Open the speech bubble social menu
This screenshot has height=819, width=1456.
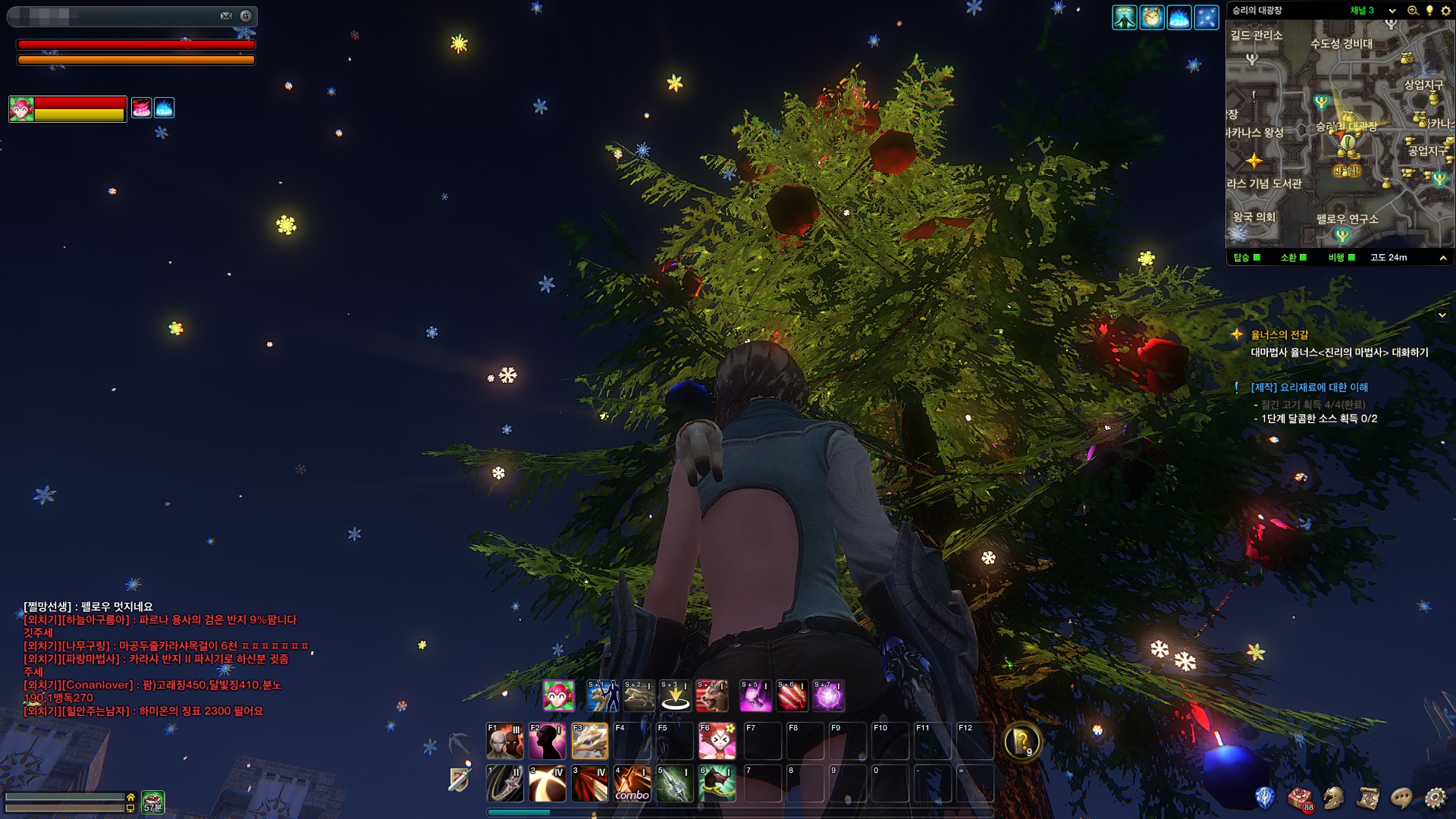(1401, 798)
